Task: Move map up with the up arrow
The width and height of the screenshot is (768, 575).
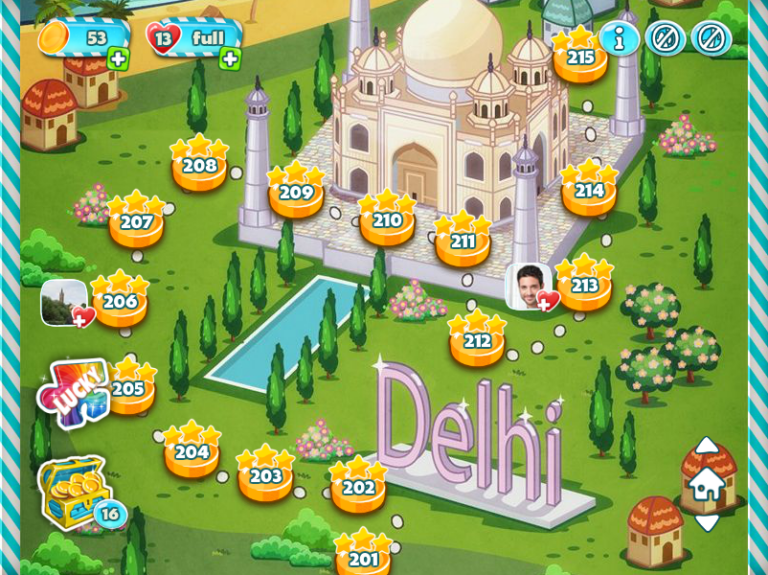Action: 706,445
